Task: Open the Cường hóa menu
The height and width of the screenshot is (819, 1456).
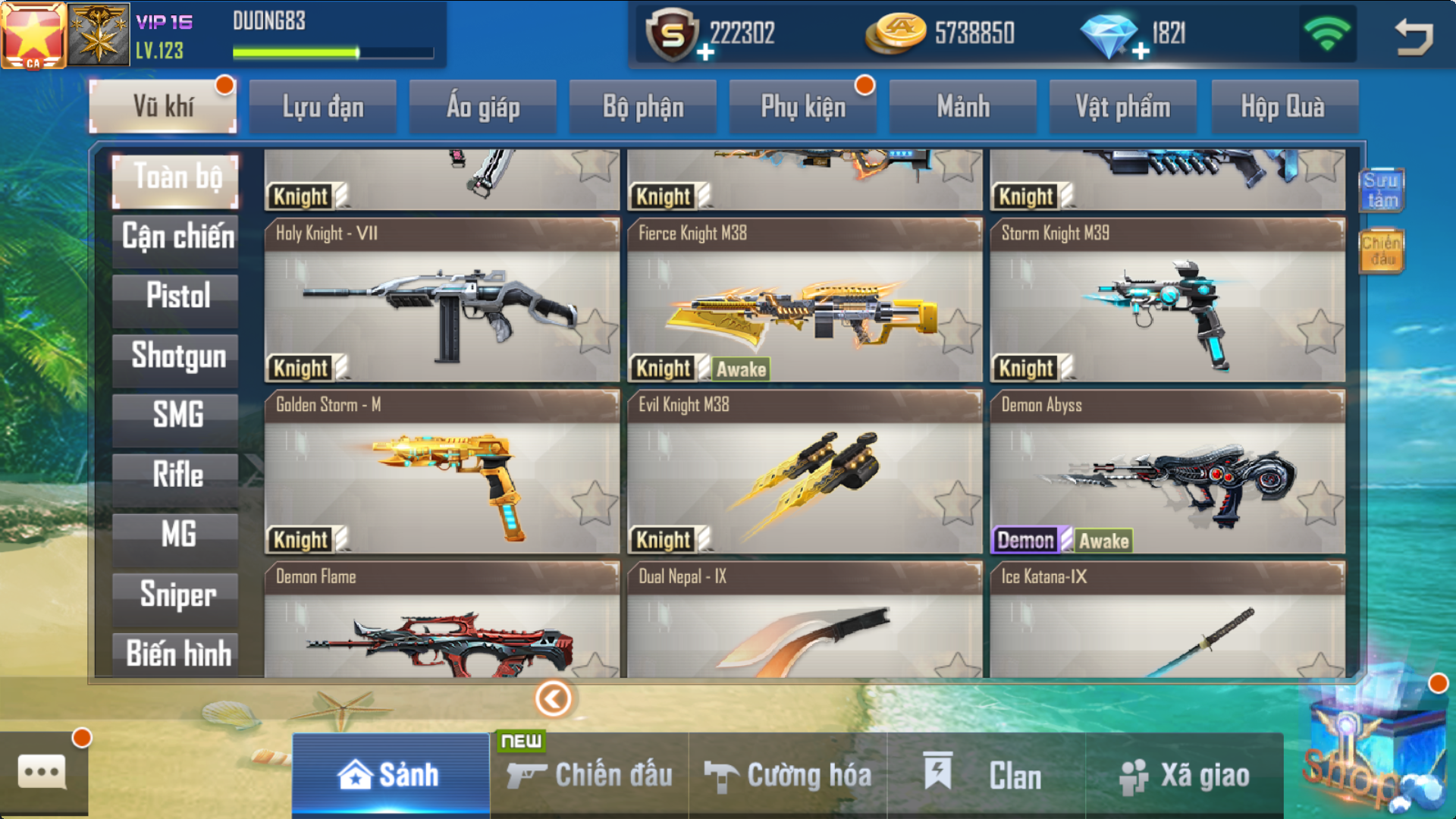Action: 789,776
